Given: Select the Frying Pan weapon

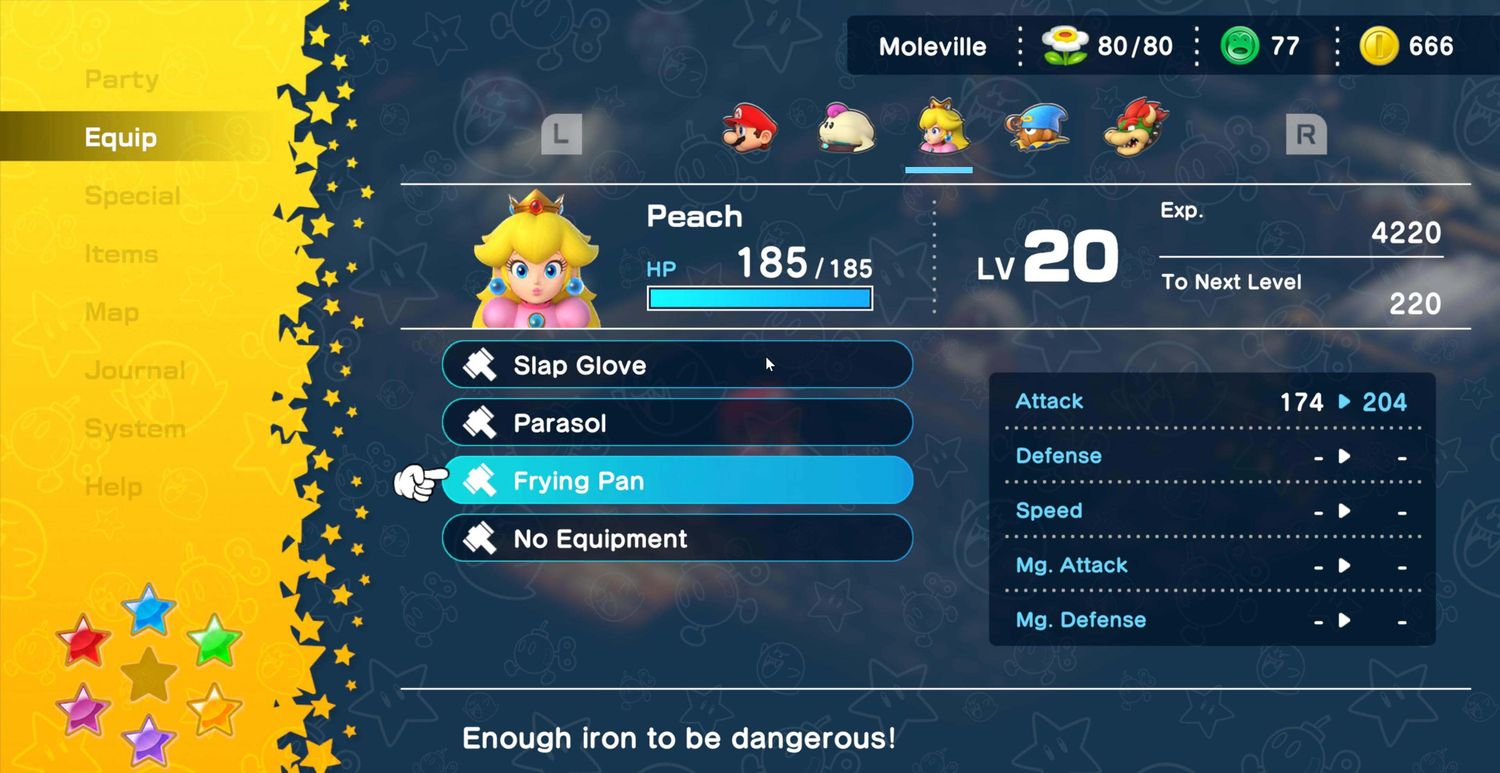Looking at the screenshot, I should [677, 481].
